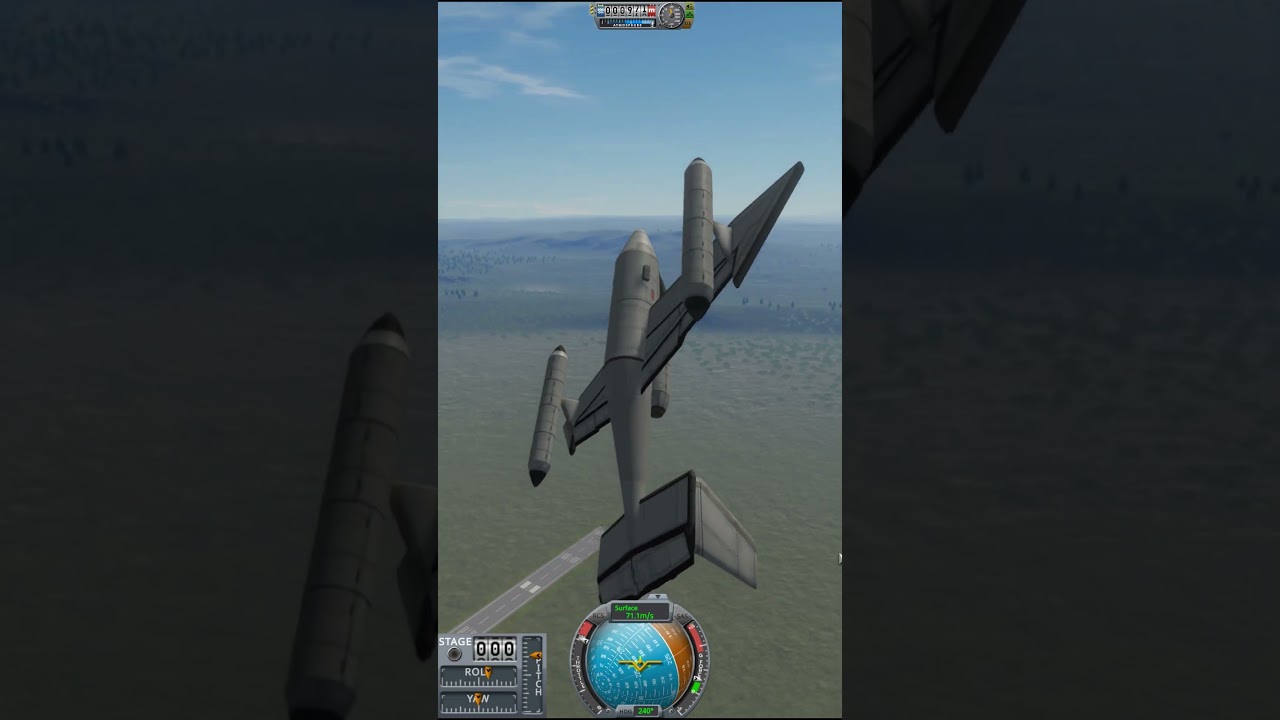This screenshot has width=1280, height=720.
Task: Collapse the navball using its top arrow
Action: pyautogui.click(x=657, y=598)
